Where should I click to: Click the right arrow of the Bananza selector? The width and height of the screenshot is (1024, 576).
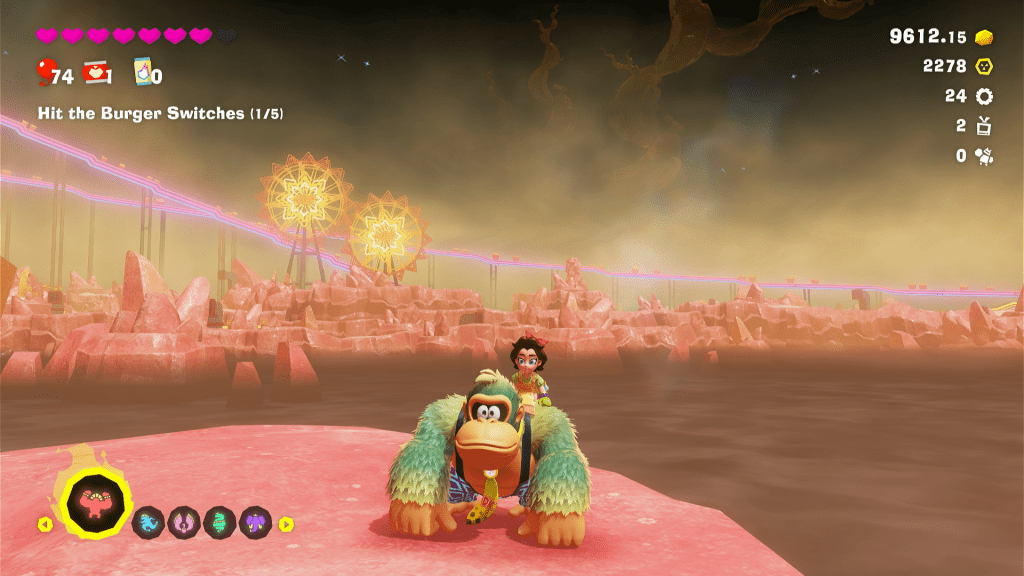[286, 524]
